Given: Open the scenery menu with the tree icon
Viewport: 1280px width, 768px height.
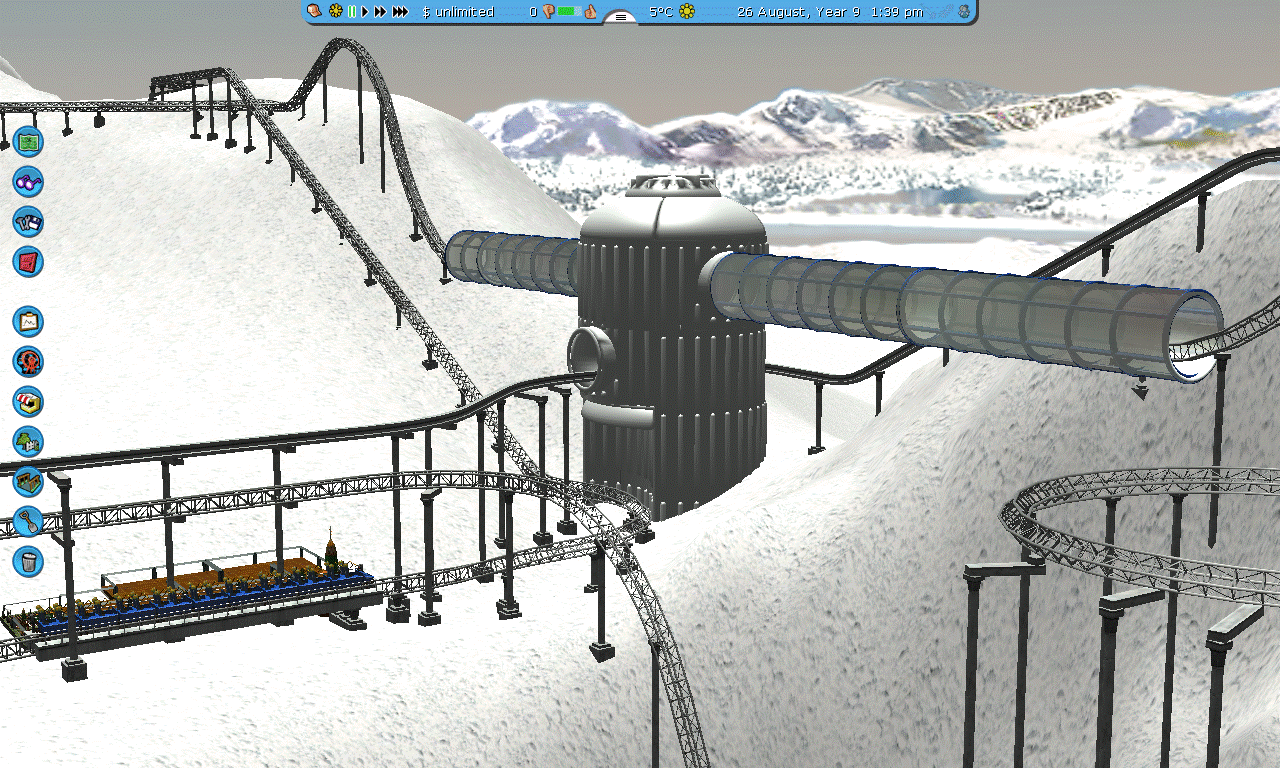Looking at the screenshot, I should tap(28, 441).
